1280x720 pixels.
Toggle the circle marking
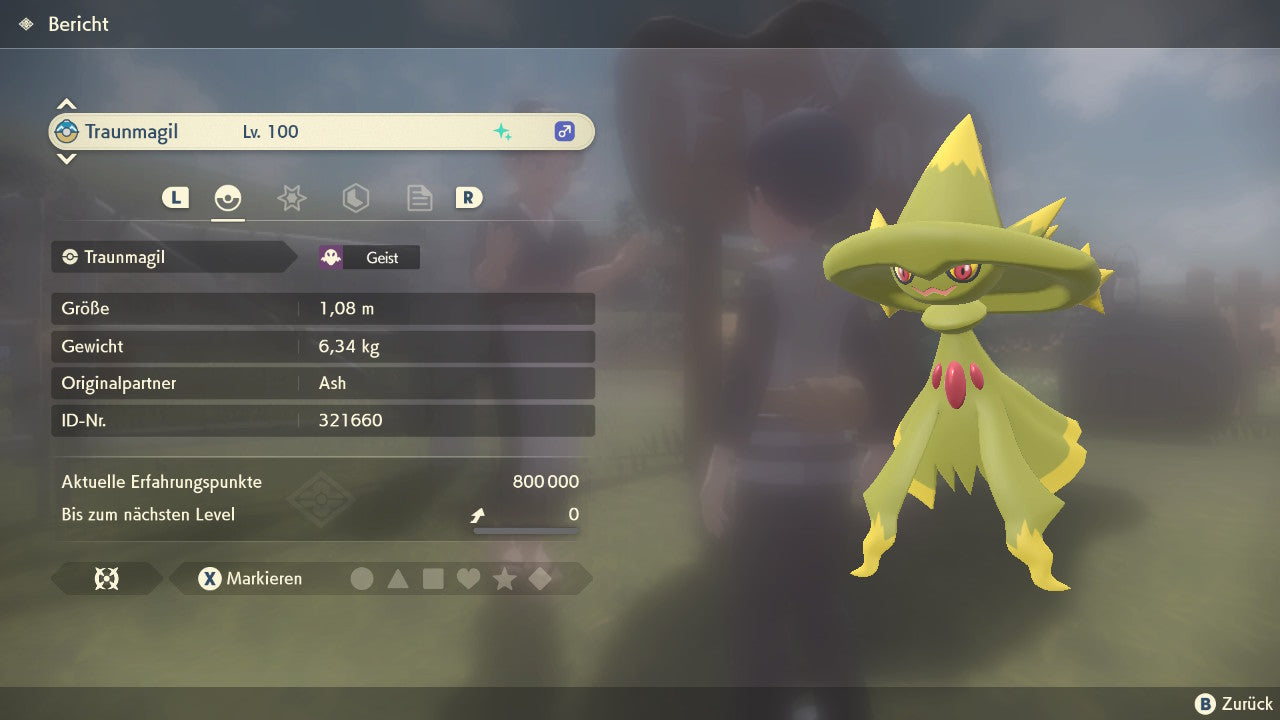click(x=362, y=578)
